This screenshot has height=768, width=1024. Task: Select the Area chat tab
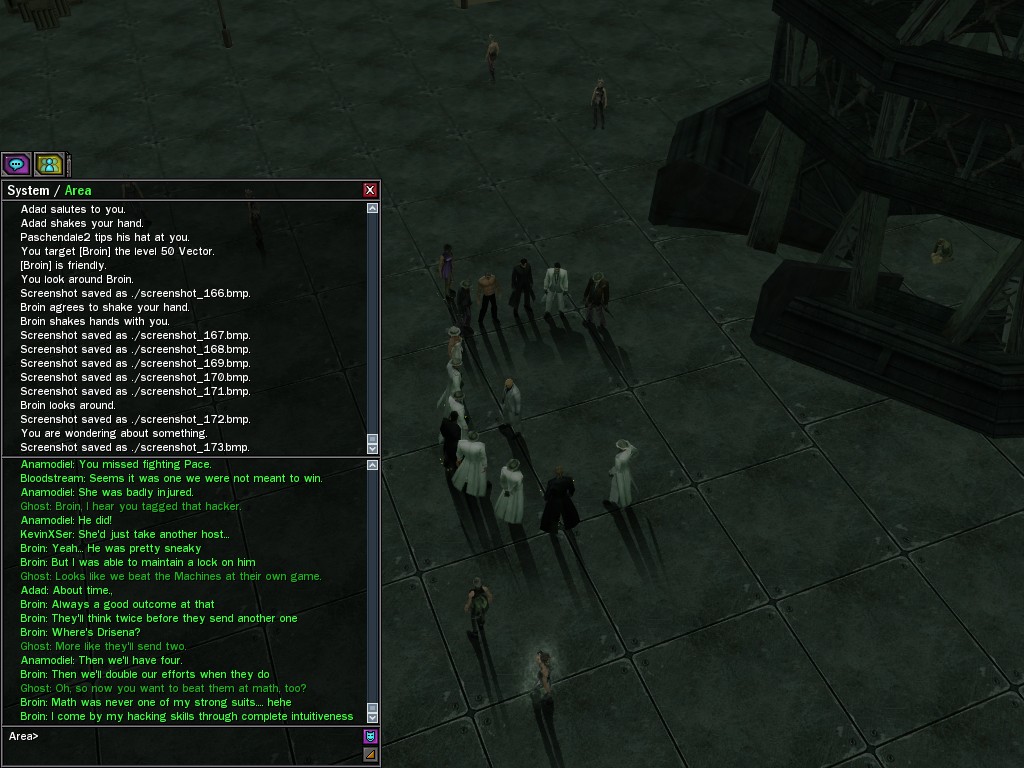tap(78, 190)
